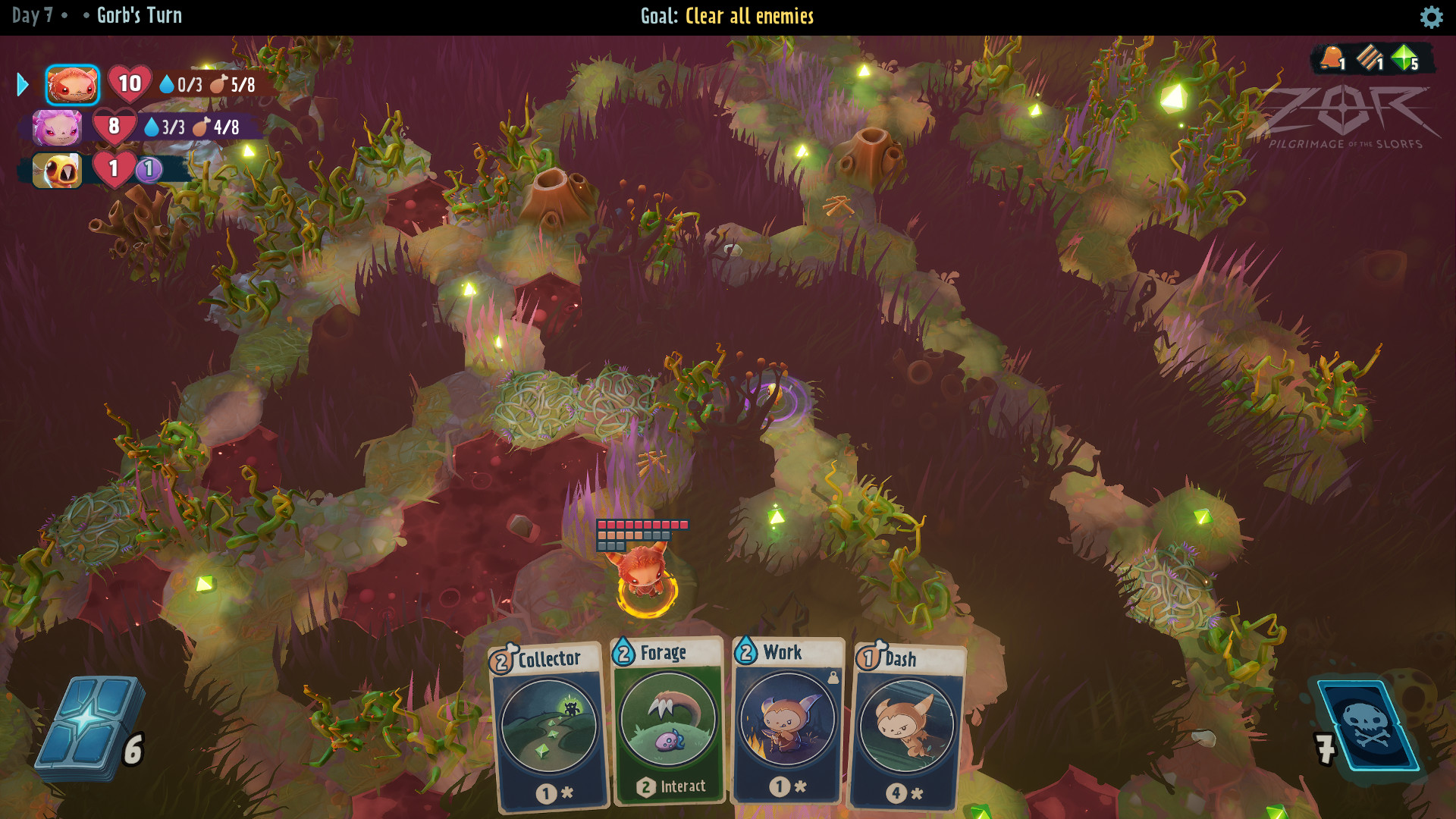This screenshot has height=819, width=1456.
Task: Click the Gorb's Turn label
Action: (x=139, y=15)
